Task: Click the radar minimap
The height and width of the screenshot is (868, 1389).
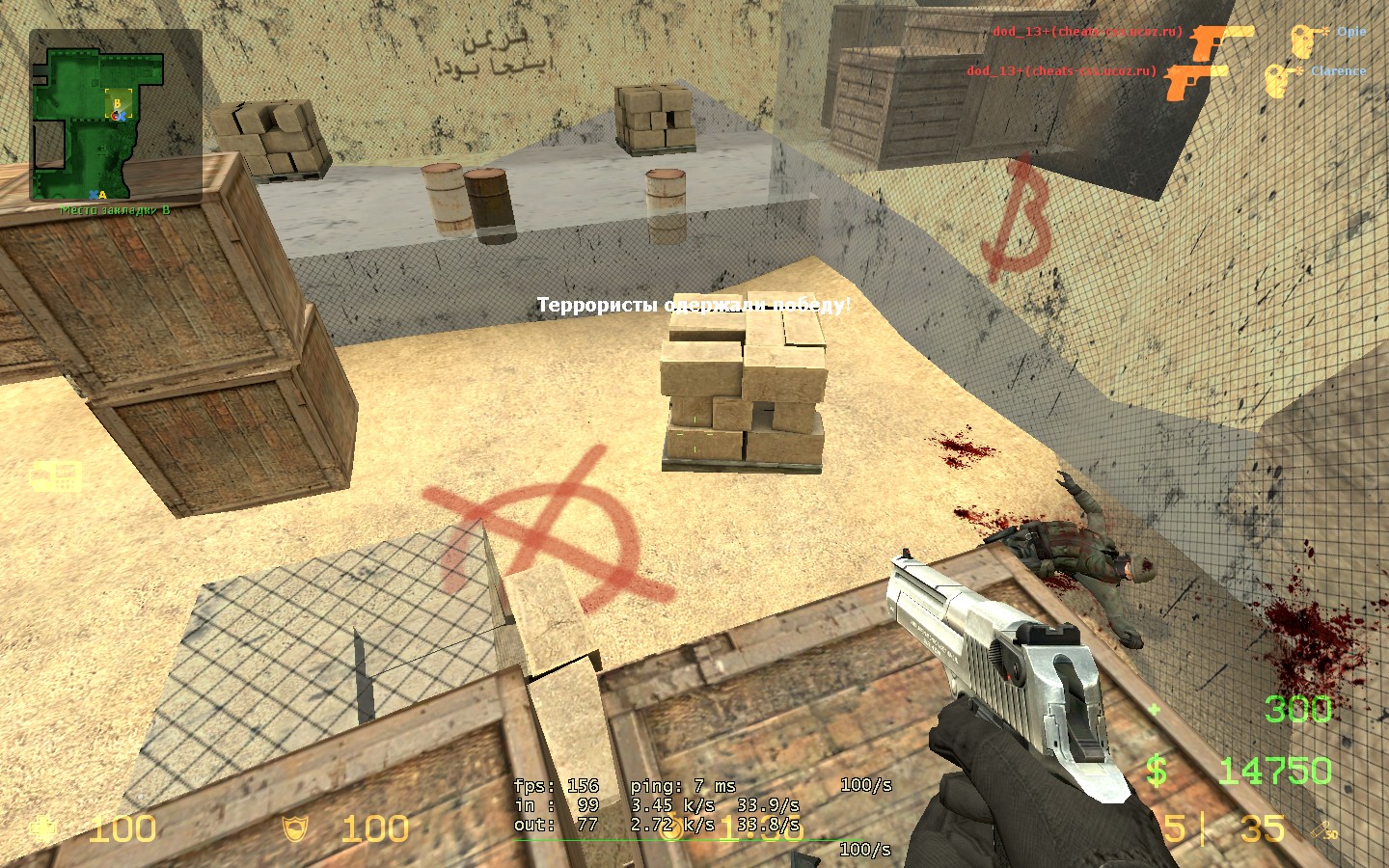Action: 115,115
